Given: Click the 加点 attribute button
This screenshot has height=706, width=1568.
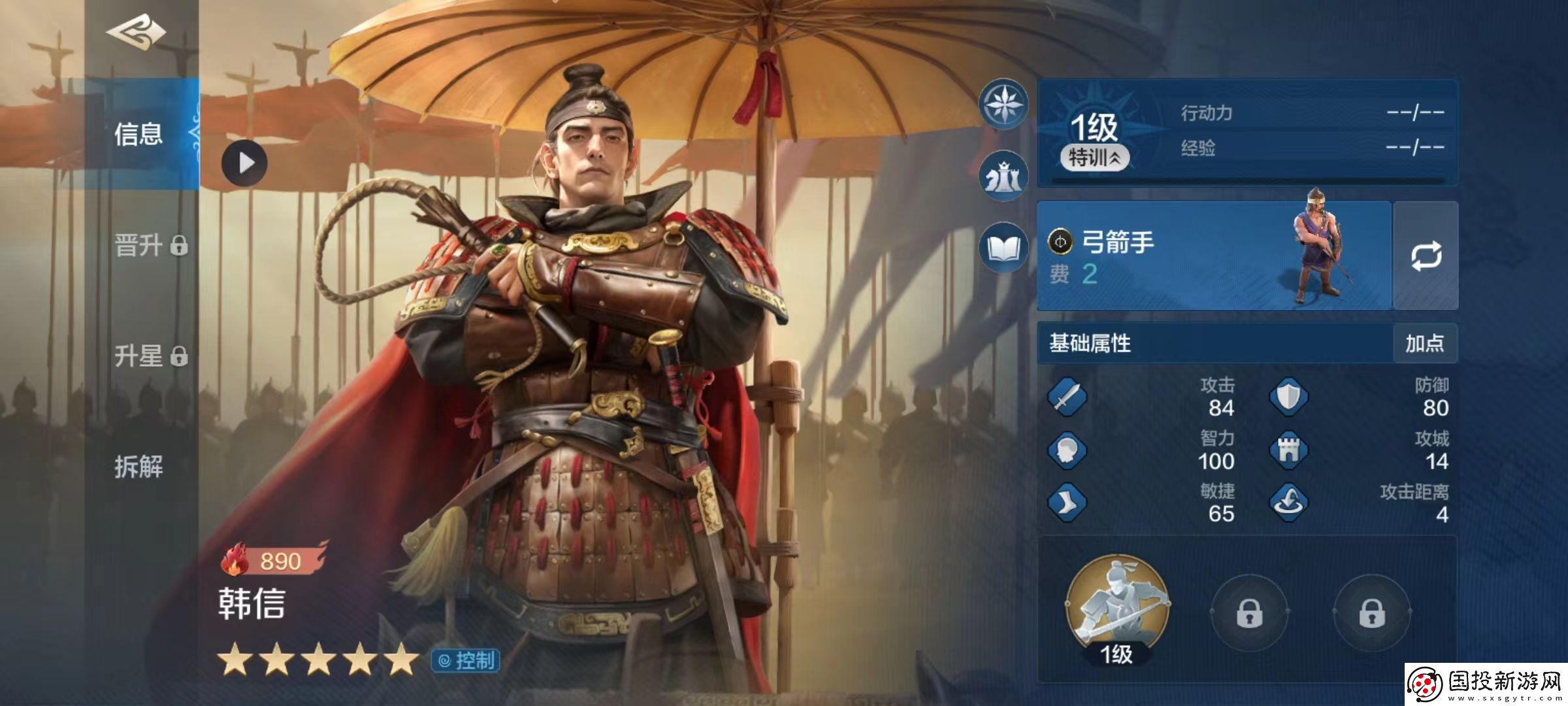Looking at the screenshot, I should [x=1424, y=343].
